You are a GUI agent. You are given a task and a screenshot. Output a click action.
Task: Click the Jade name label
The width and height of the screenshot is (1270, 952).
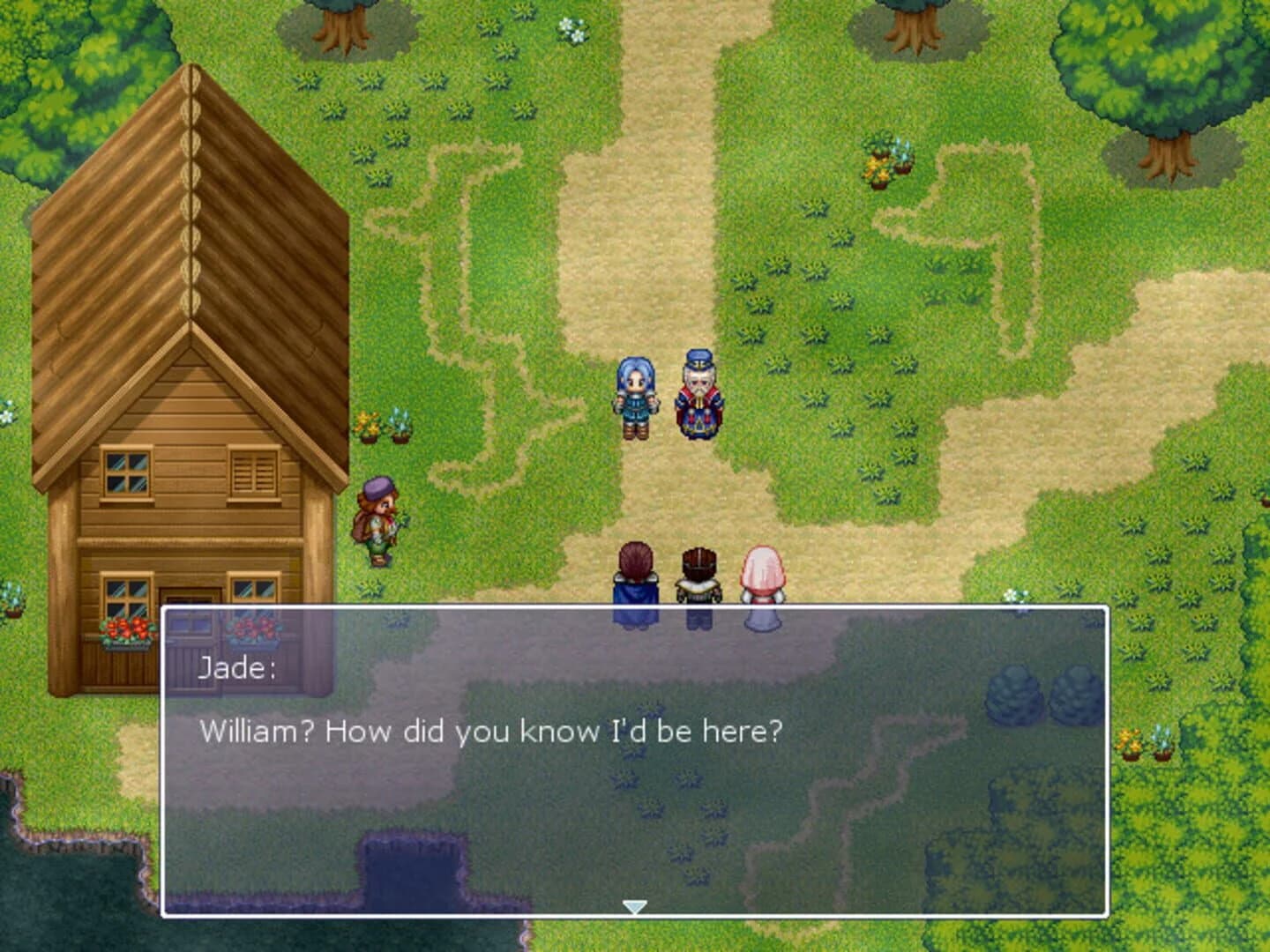coord(238,668)
